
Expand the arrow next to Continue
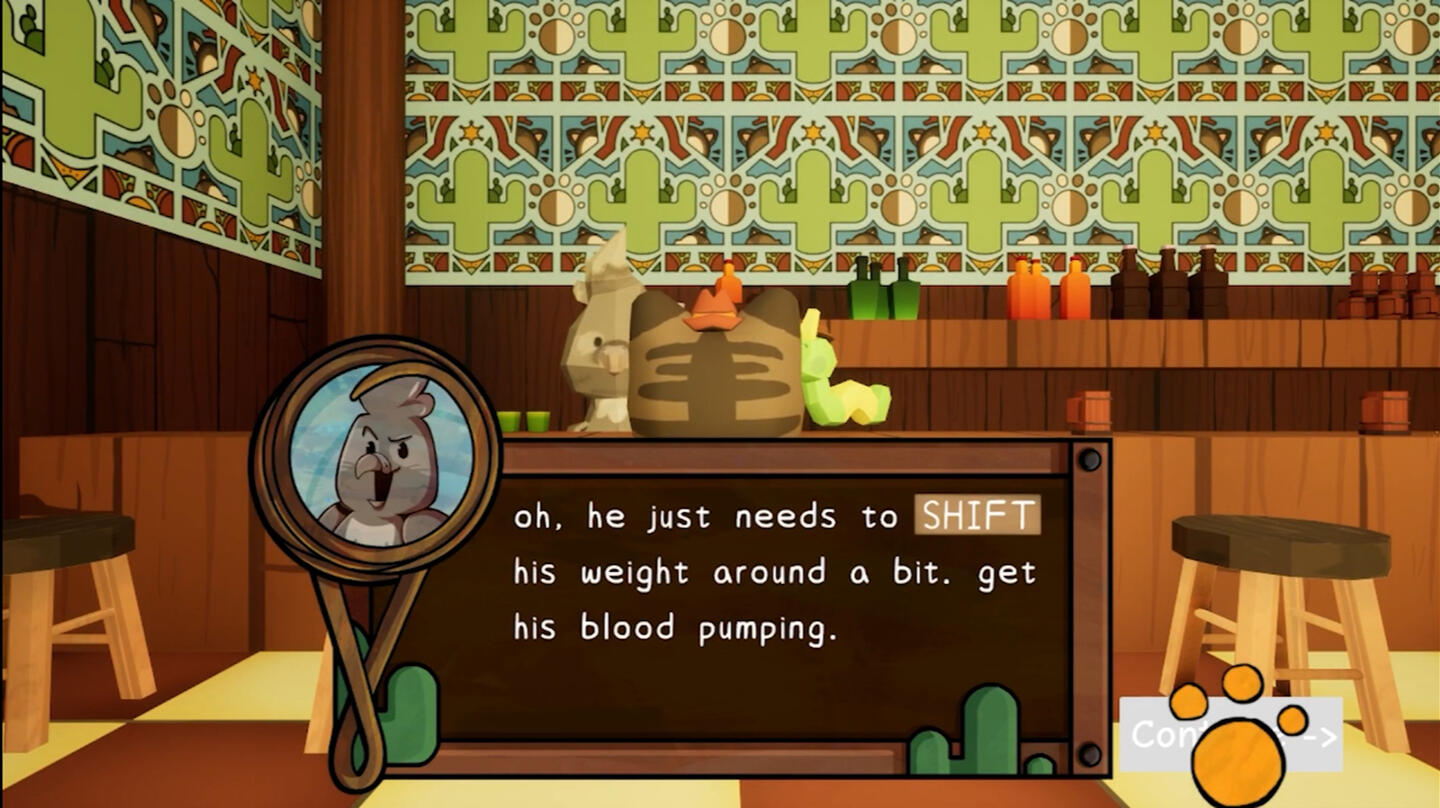tap(1322, 737)
